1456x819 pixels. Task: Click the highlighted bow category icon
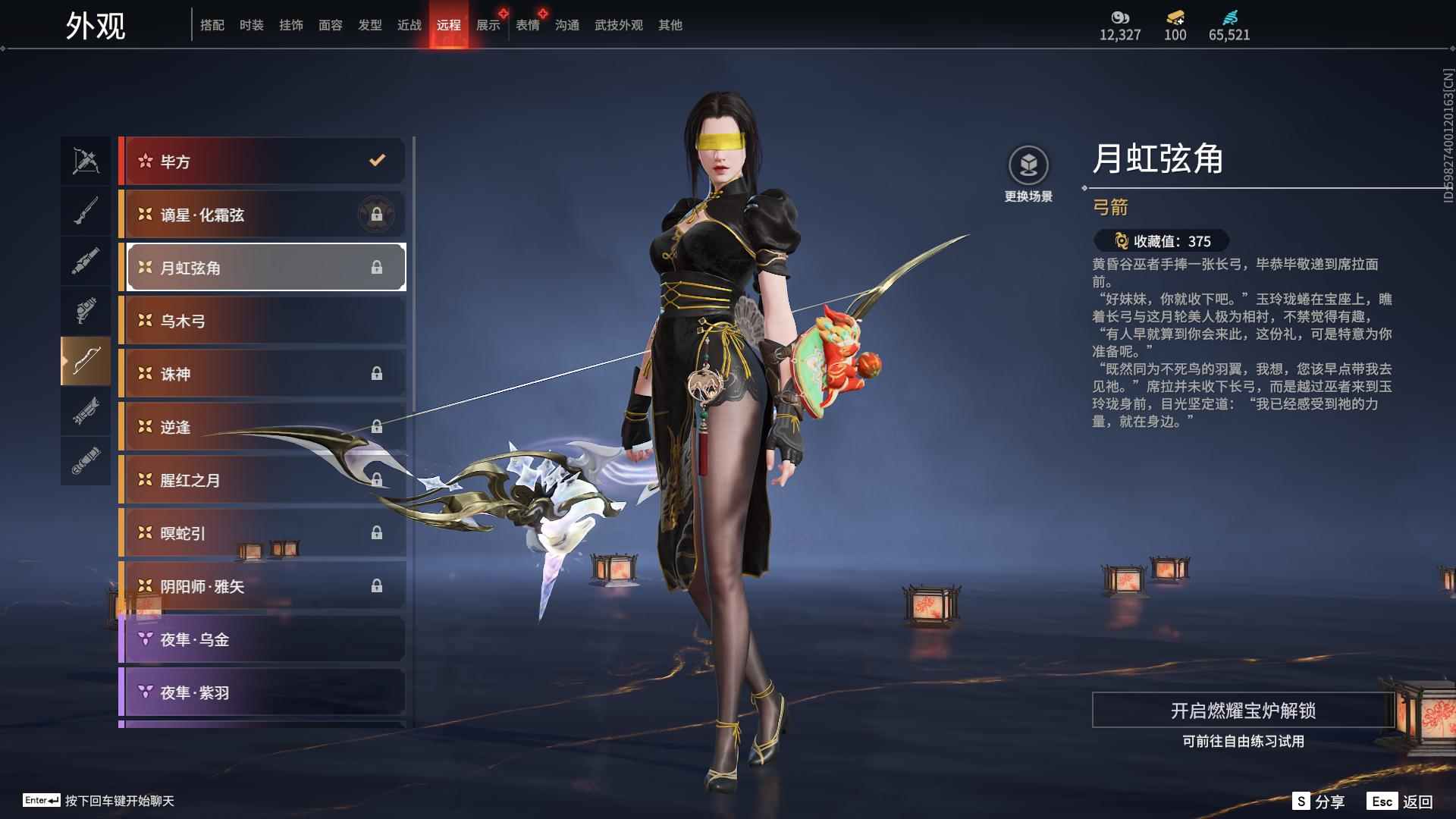point(86,360)
